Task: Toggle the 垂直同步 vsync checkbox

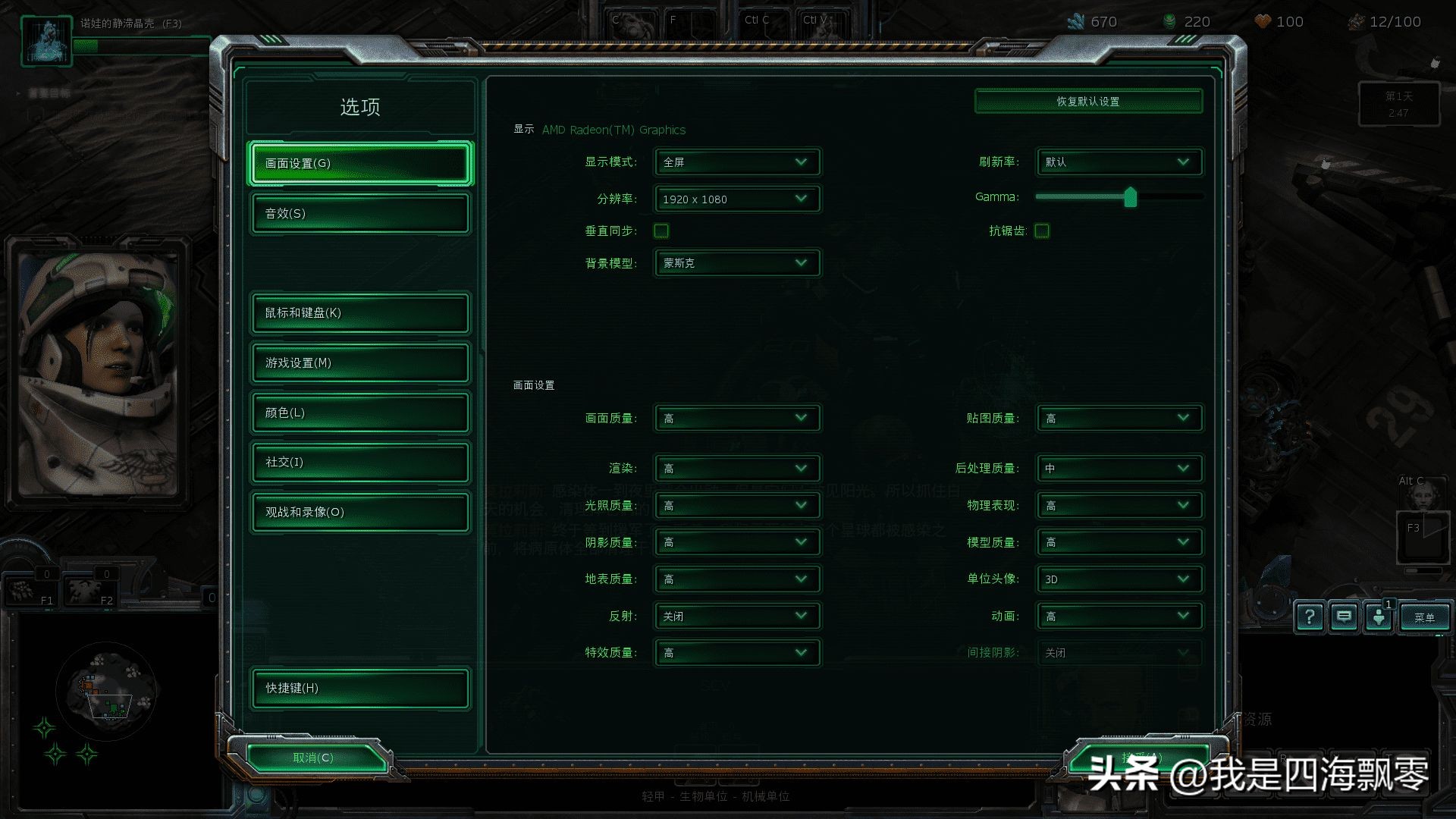Action: pyautogui.click(x=661, y=231)
